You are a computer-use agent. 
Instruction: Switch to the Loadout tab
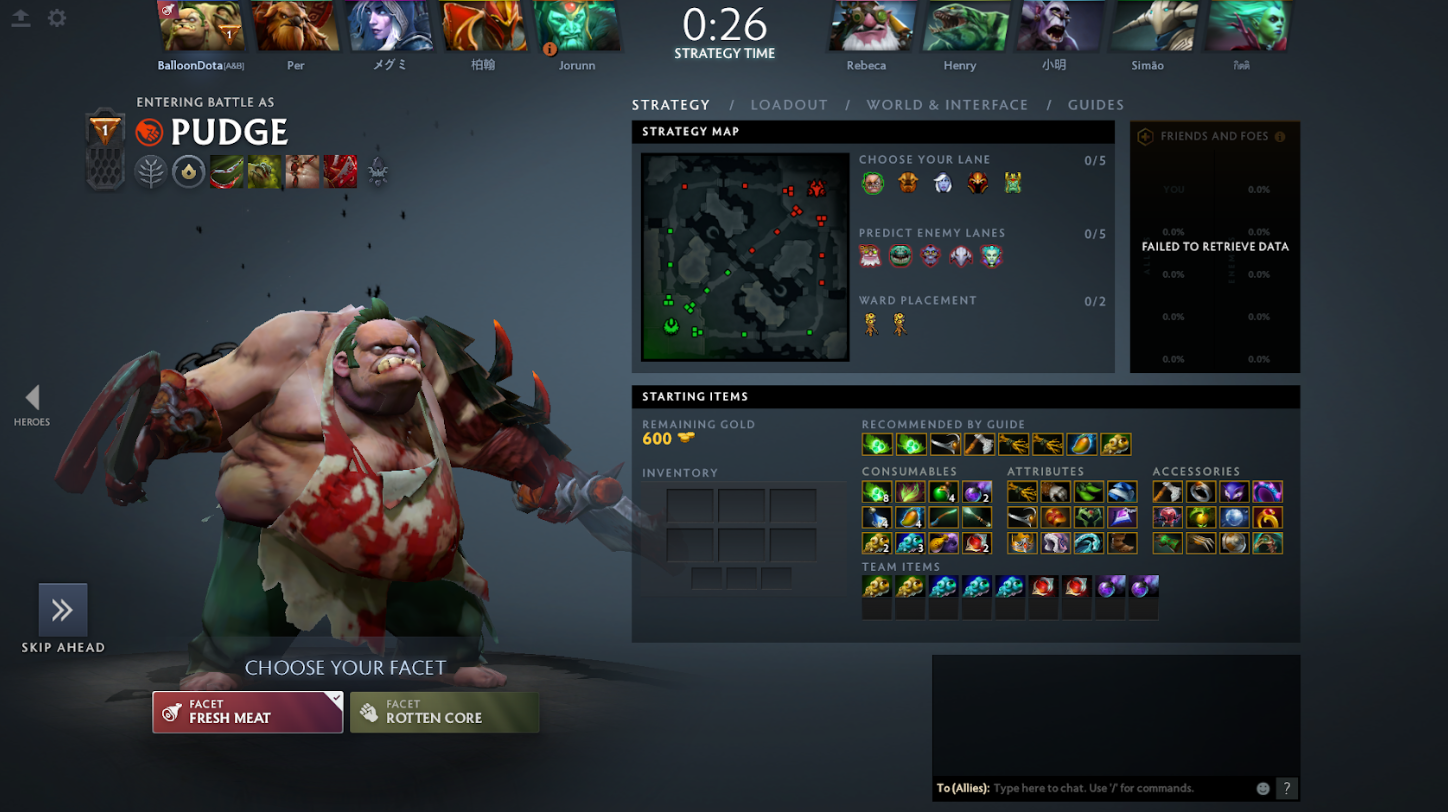789,105
